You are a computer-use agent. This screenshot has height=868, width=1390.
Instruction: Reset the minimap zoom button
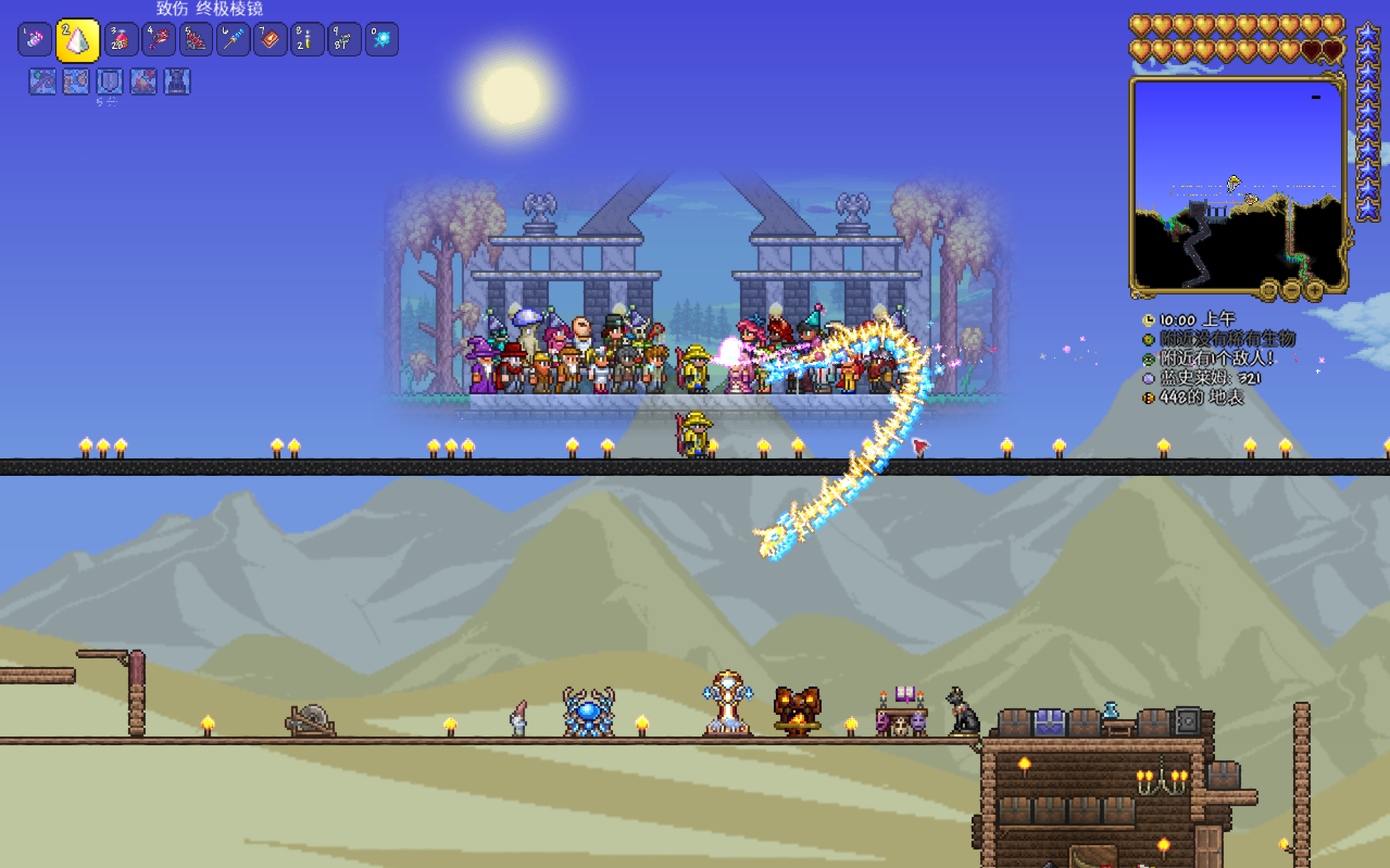tap(1269, 289)
